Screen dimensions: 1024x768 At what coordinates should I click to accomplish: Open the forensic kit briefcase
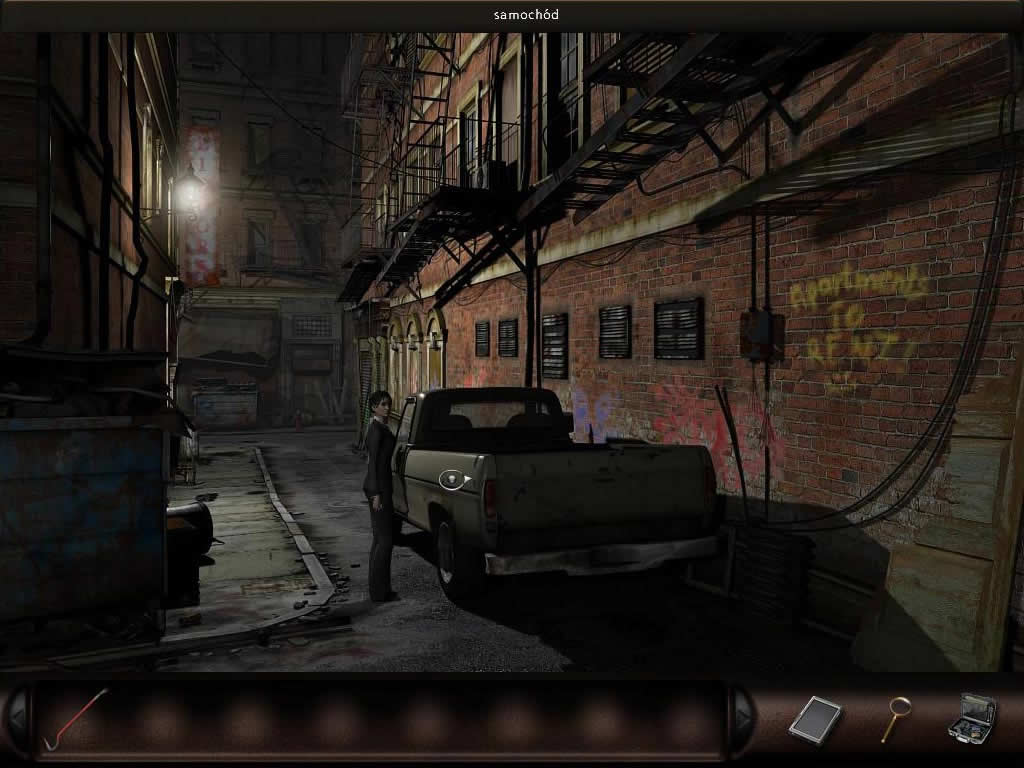point(972,718)
